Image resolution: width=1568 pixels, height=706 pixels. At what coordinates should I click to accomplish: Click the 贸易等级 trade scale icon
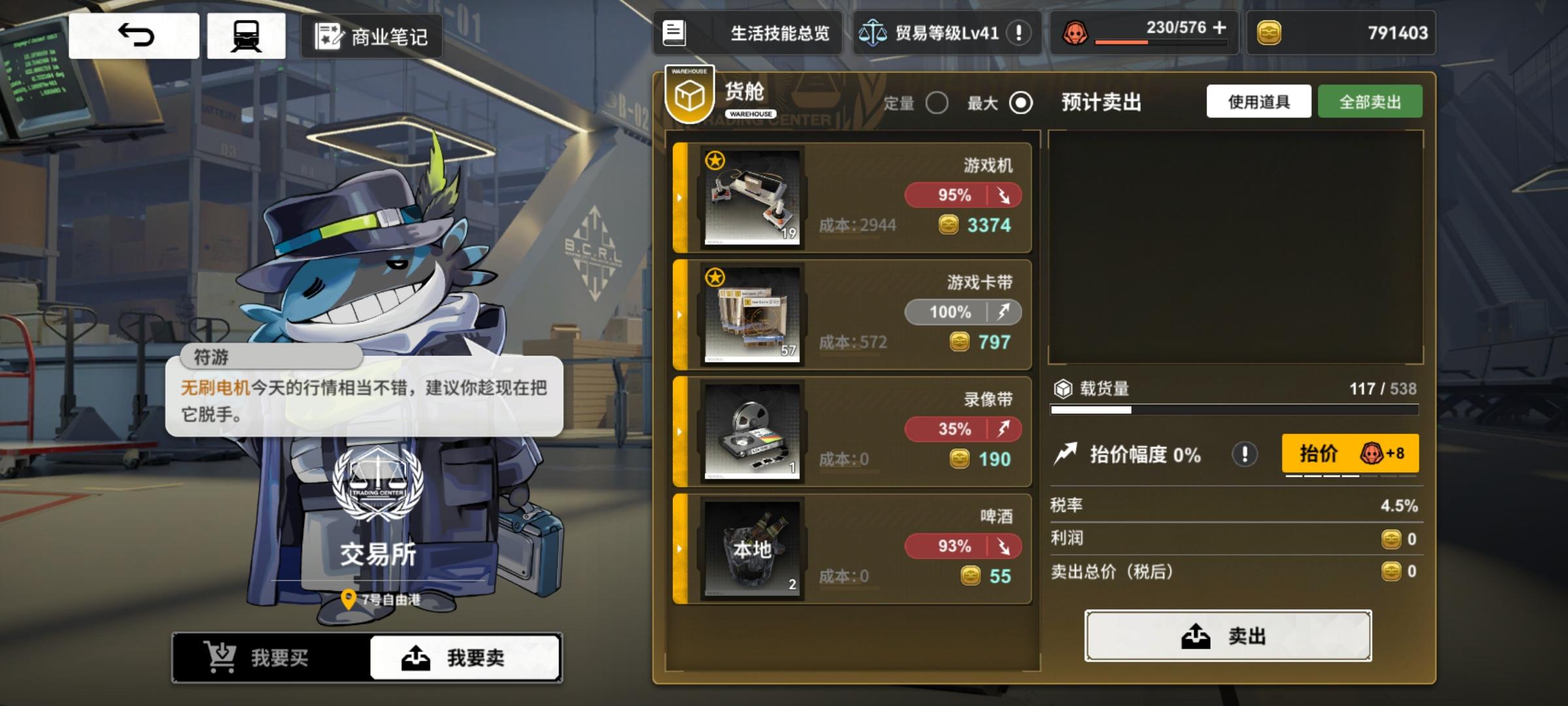872,33
